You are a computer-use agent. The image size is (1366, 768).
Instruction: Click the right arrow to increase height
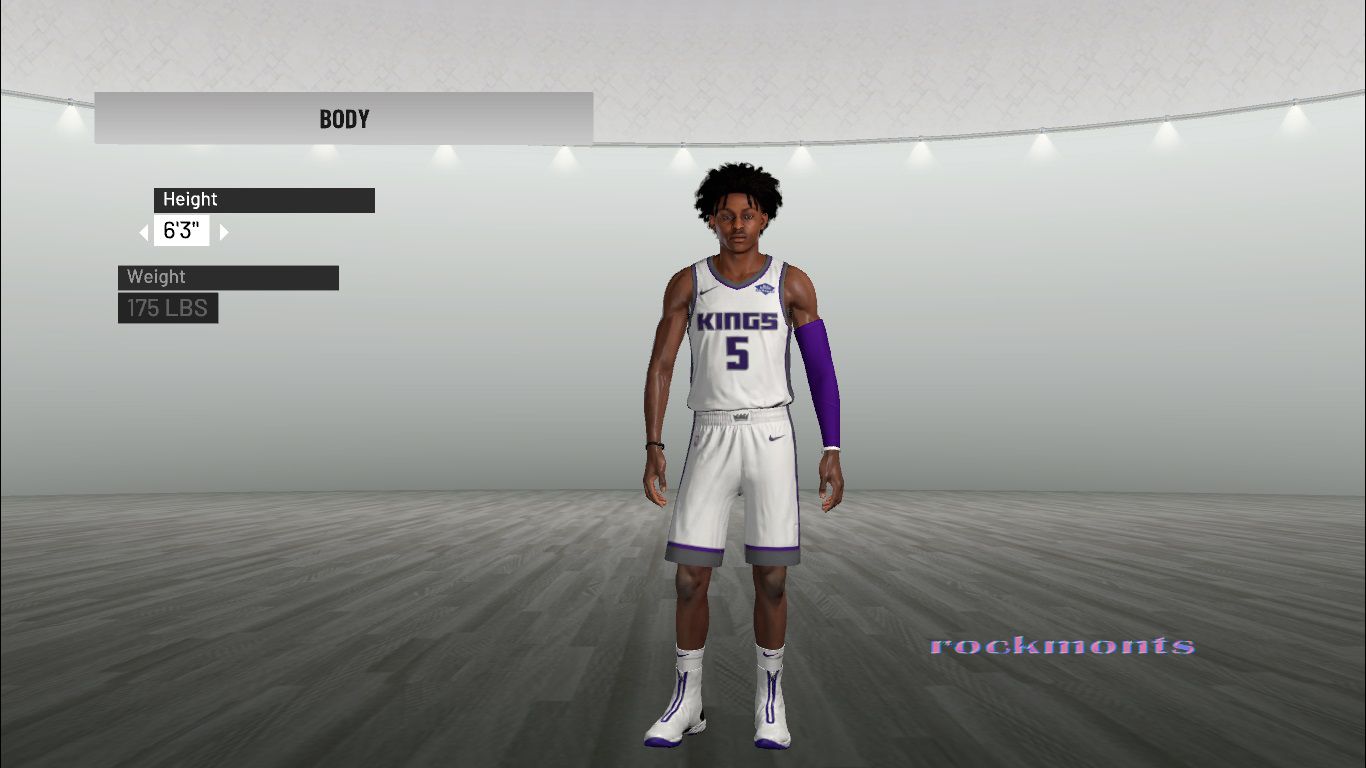[x=224, y=232]
